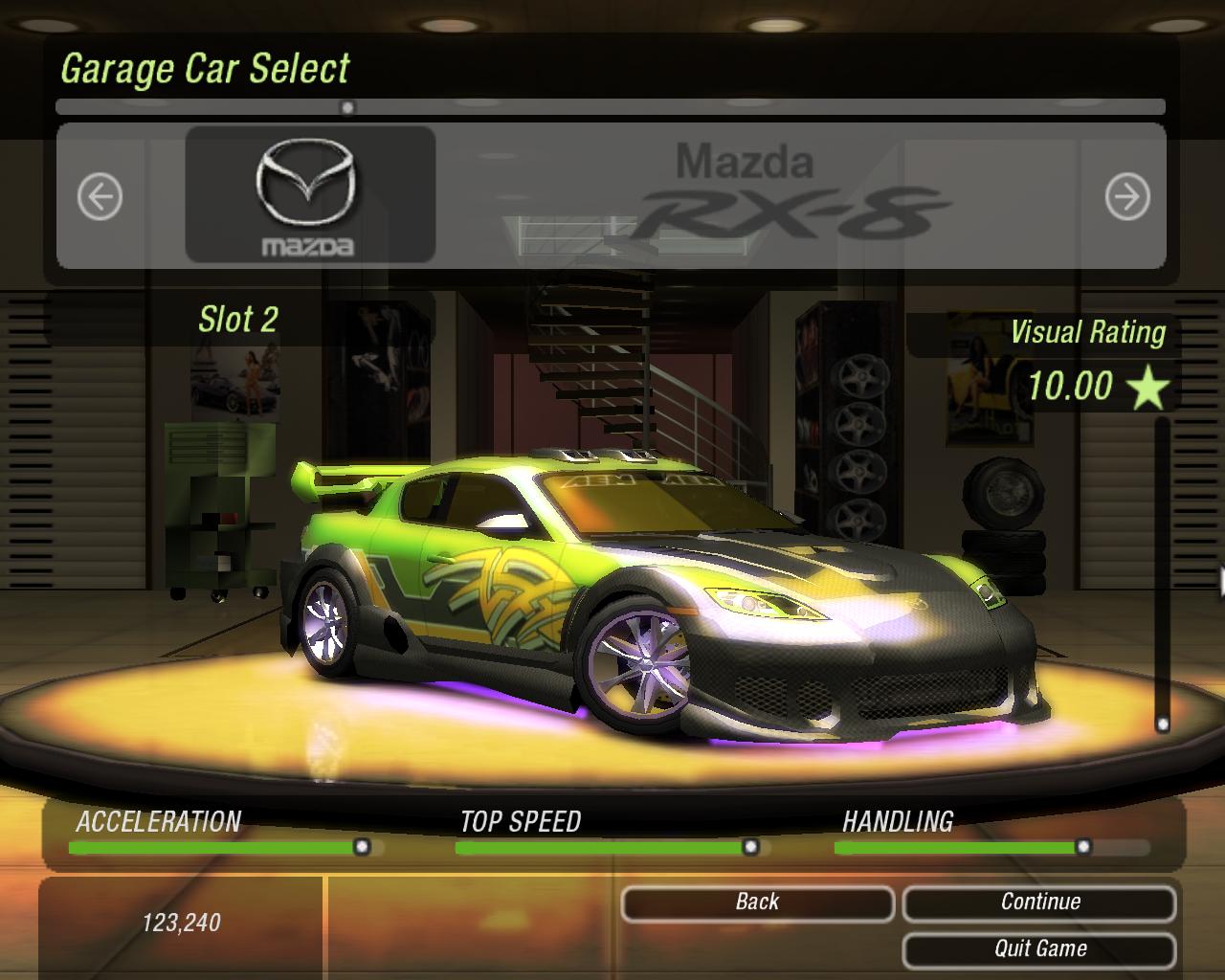Confirm the car with Continue
Image resolution: width=1225 pixels, height=980 pixels.
coord(1039,902)
